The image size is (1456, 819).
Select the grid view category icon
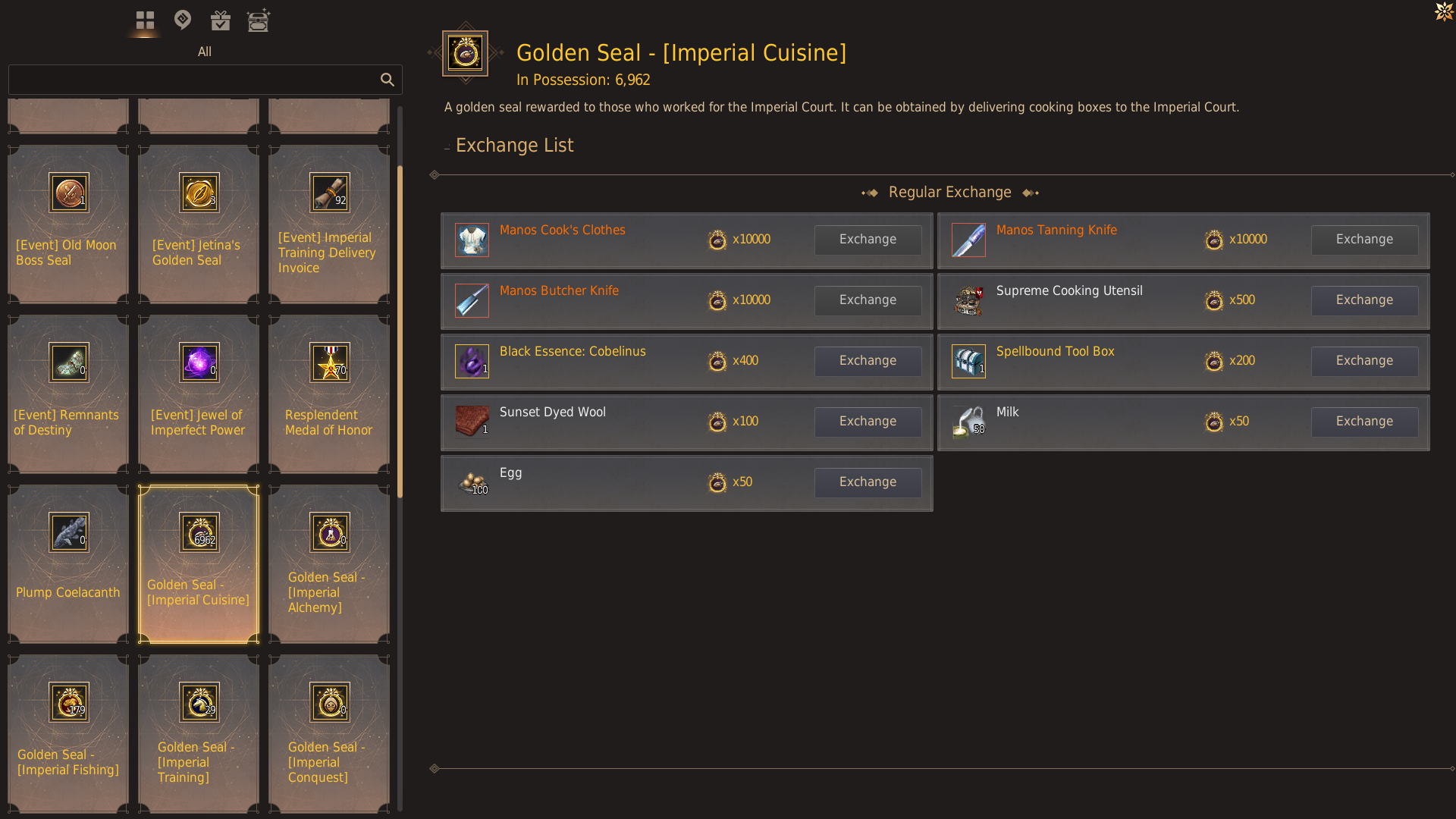click(145, 20)
